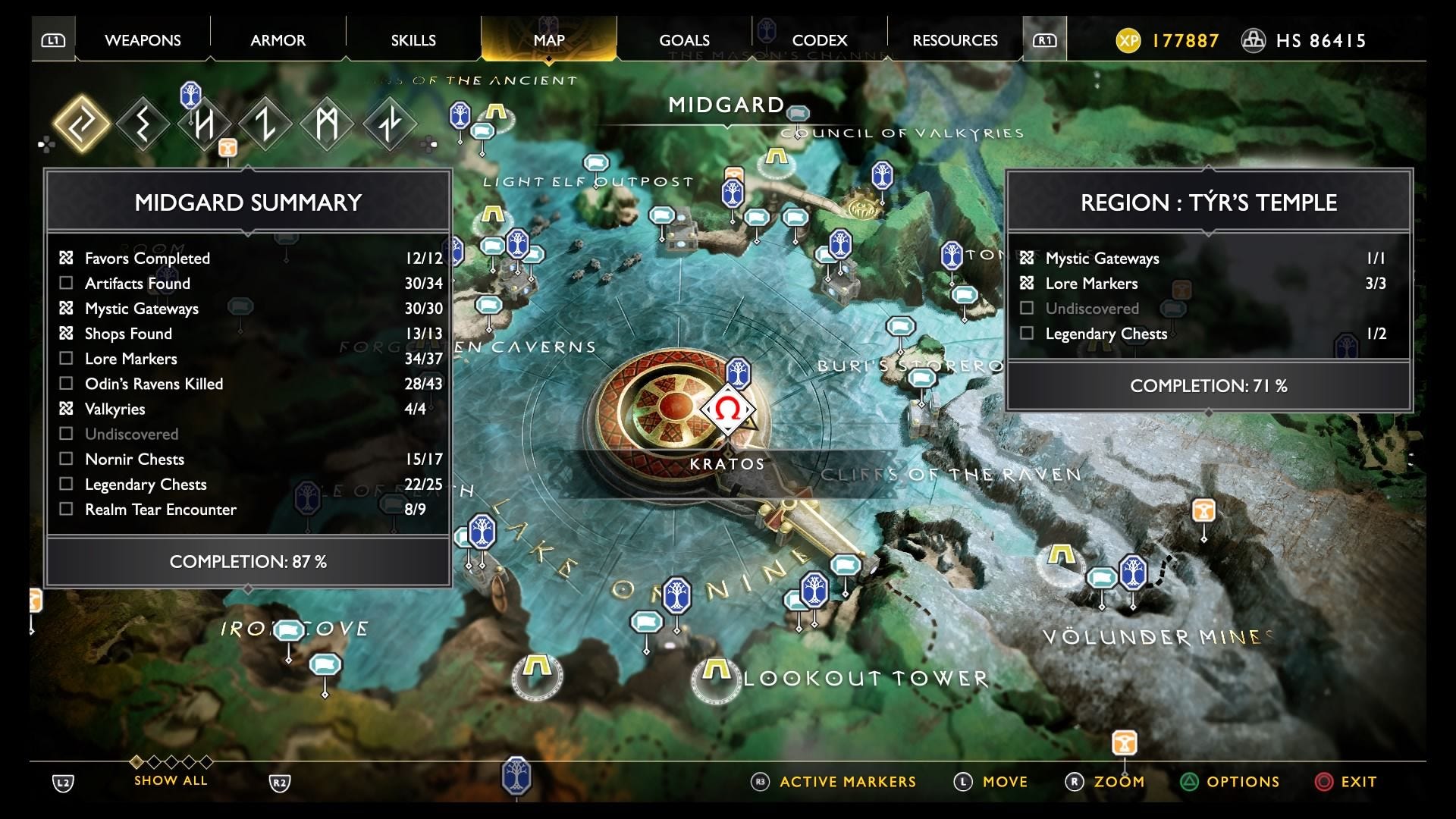Select the highlighted Midgard realm rune

81,124
